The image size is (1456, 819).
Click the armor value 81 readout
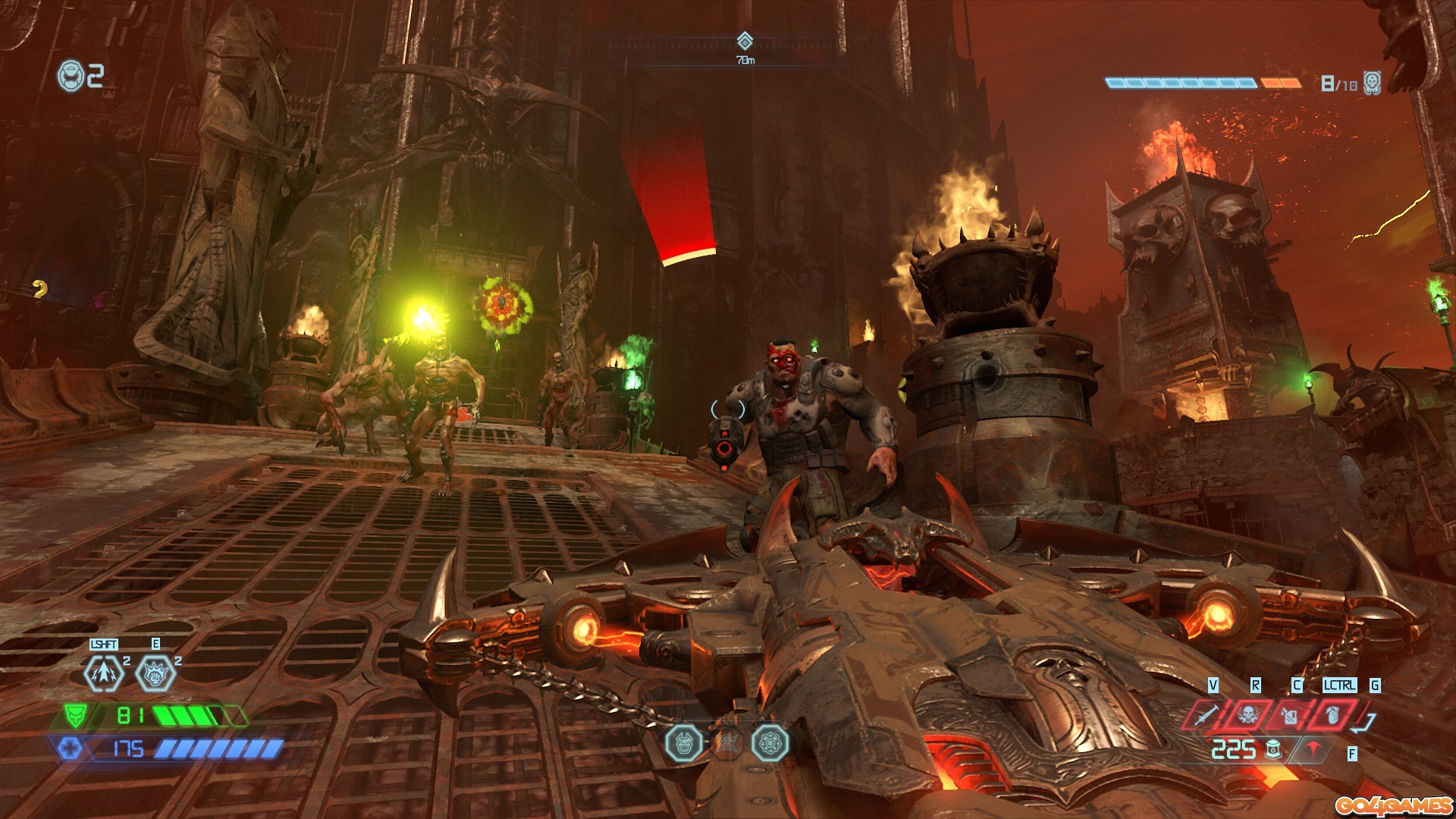tap(130, 714)
